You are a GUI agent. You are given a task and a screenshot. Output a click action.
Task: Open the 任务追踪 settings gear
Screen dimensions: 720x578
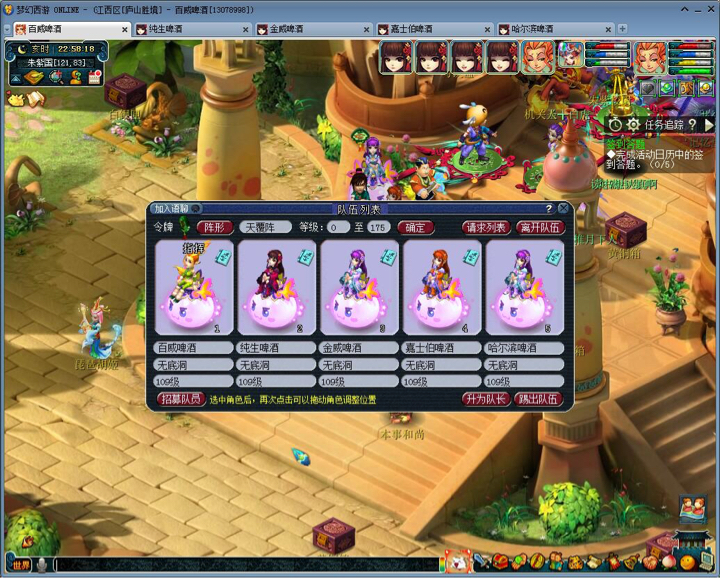coord(632,124)
